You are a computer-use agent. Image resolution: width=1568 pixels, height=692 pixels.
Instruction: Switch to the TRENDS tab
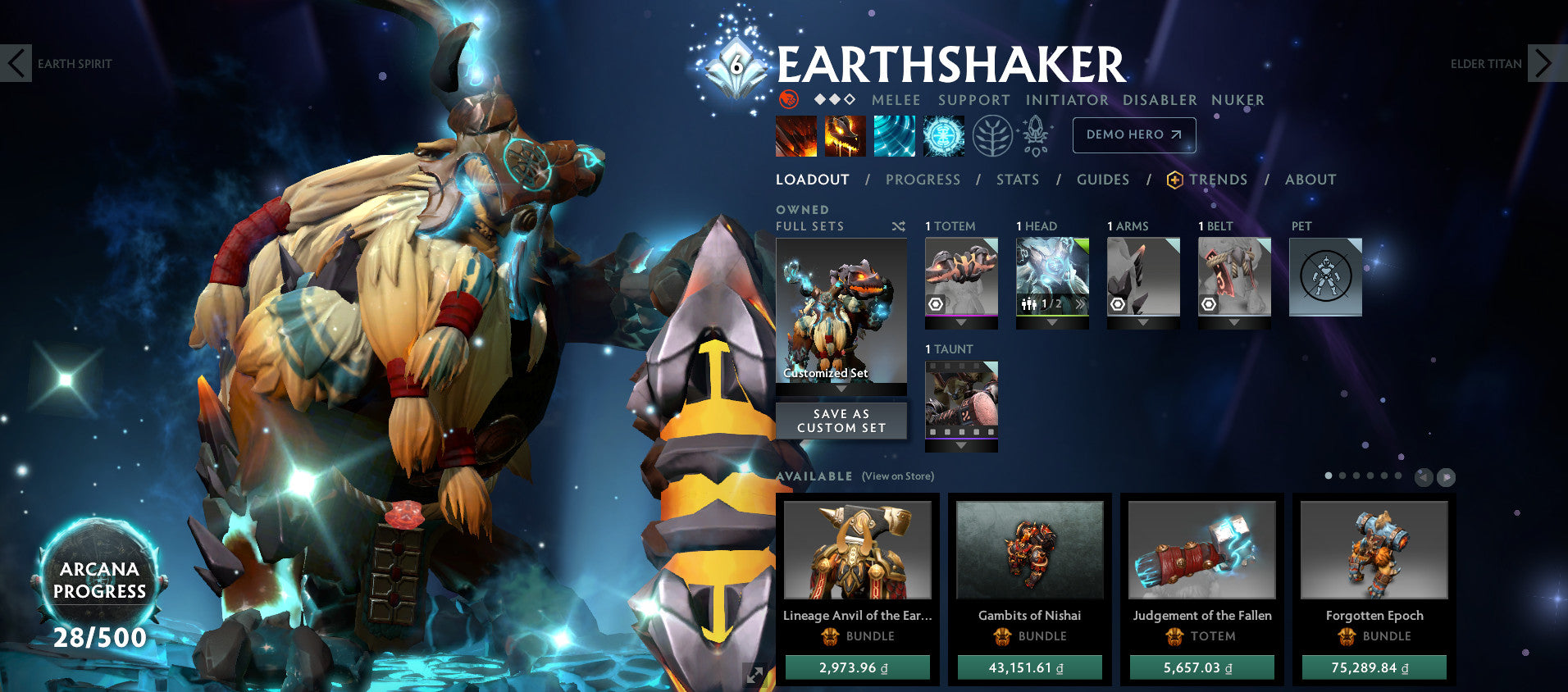[1219, 180]
